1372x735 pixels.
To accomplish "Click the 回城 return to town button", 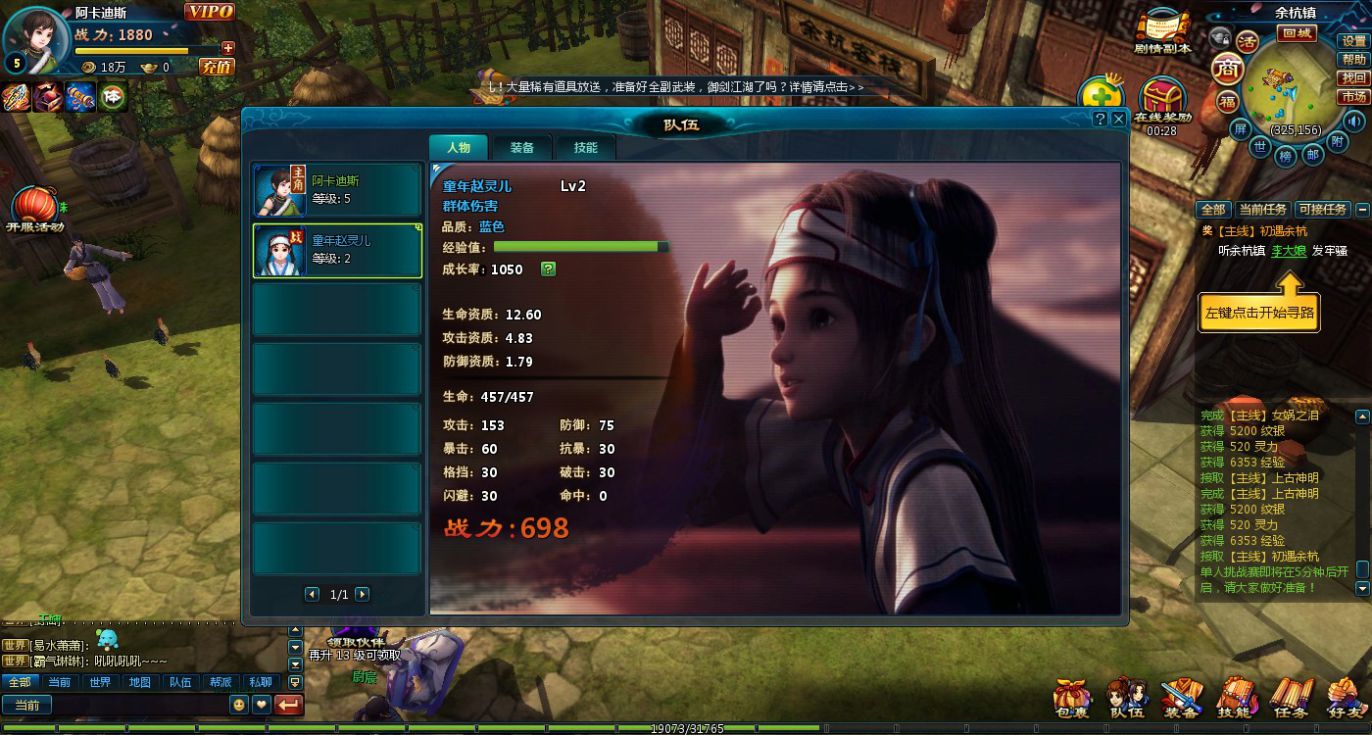I will tap(1298, 33).
